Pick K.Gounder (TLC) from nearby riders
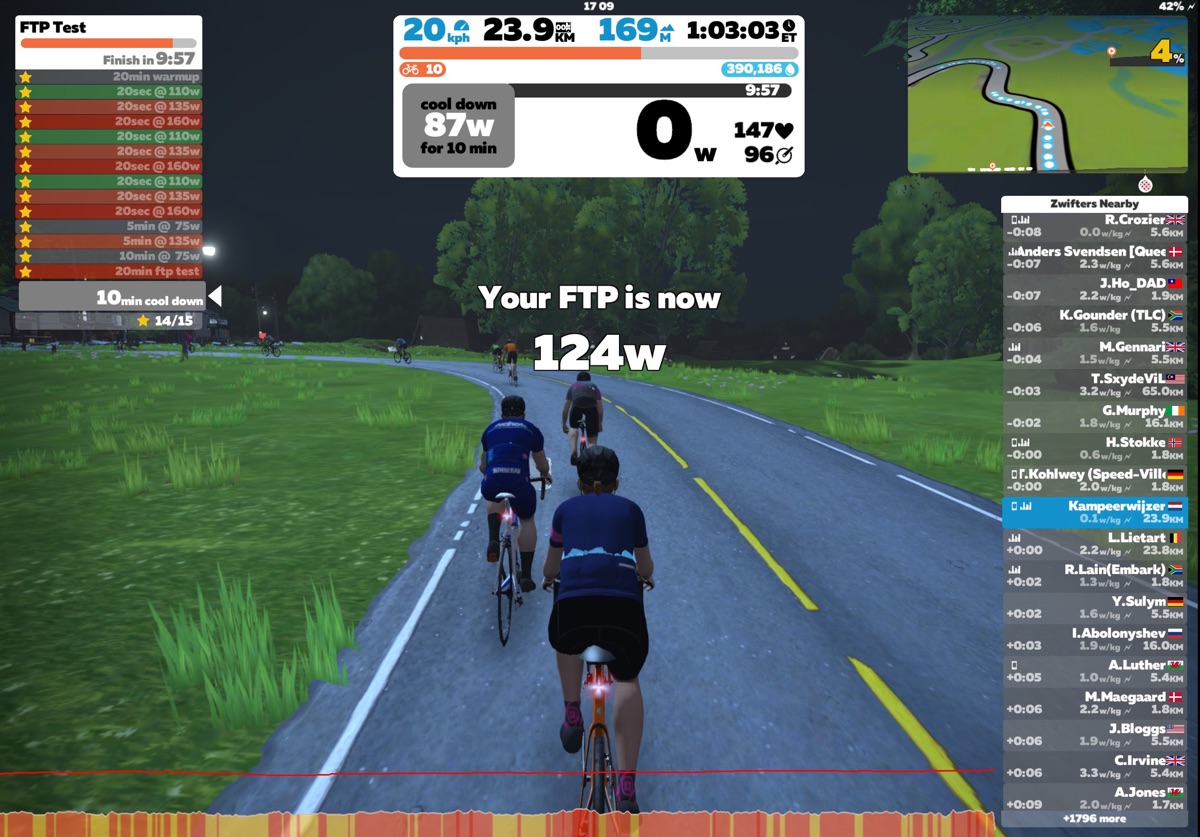The height and width of the screenshot is (837, 1200). [x=1094, y=321]
